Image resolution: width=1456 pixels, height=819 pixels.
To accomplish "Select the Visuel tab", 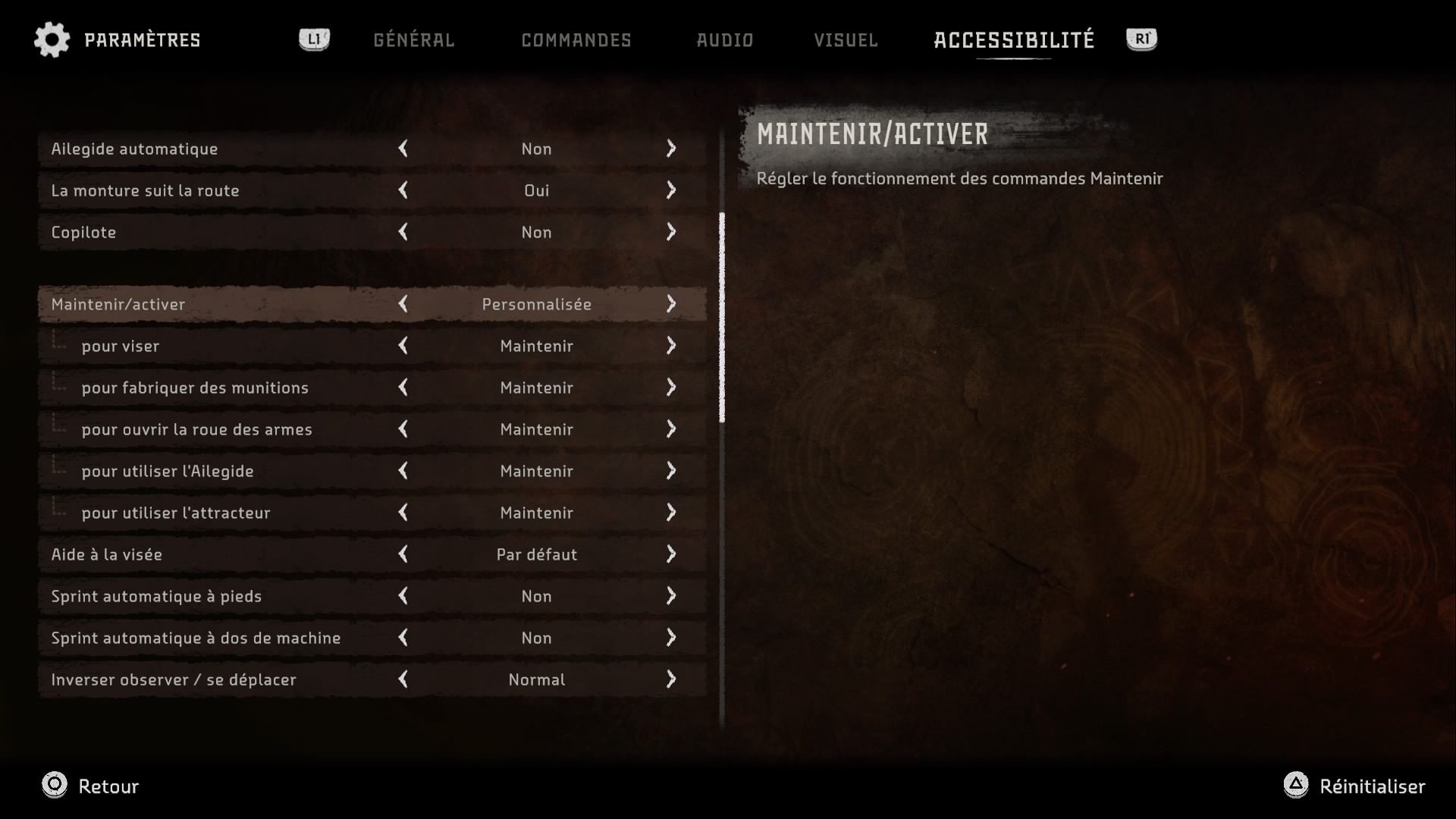I will pyautogui.click(x=846, y=40).
